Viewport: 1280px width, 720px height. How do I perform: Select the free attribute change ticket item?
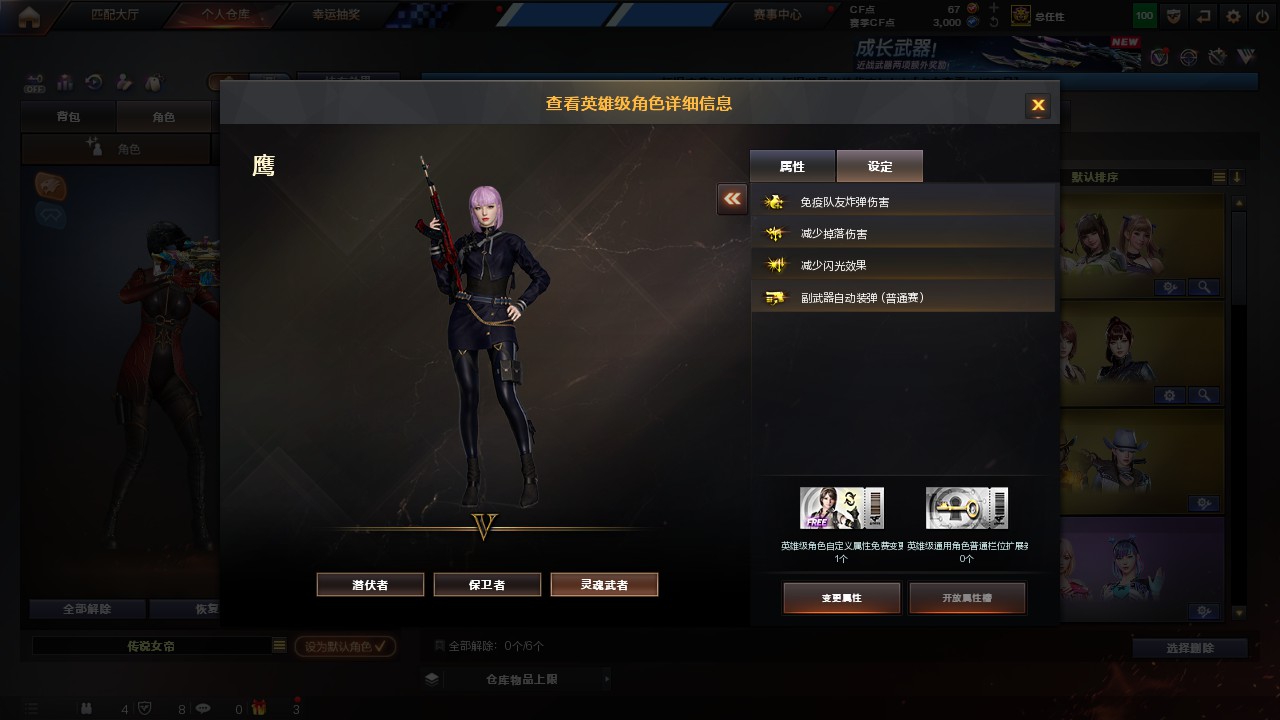pos(841,508)
